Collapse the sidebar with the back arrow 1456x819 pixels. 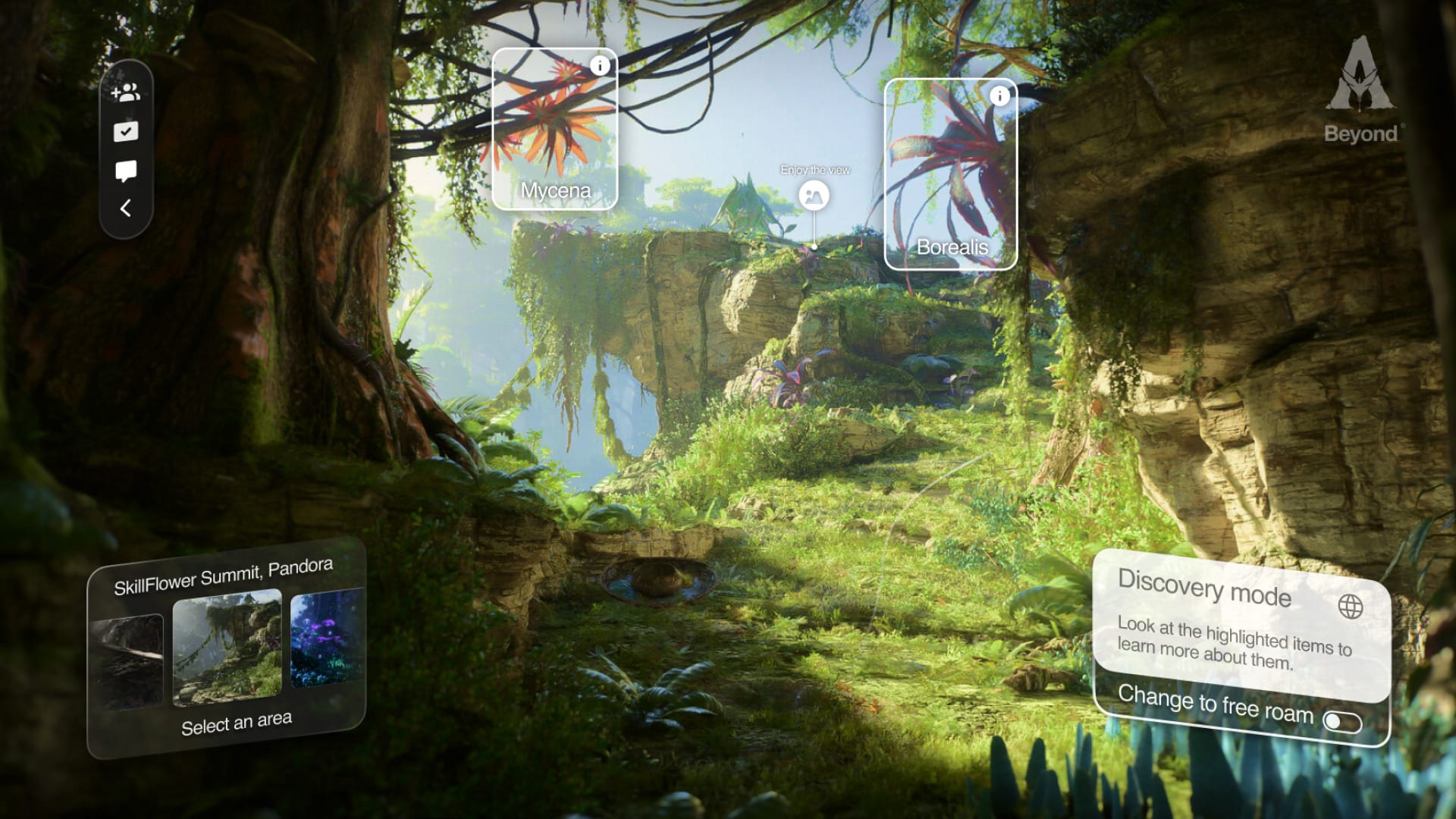126,209
